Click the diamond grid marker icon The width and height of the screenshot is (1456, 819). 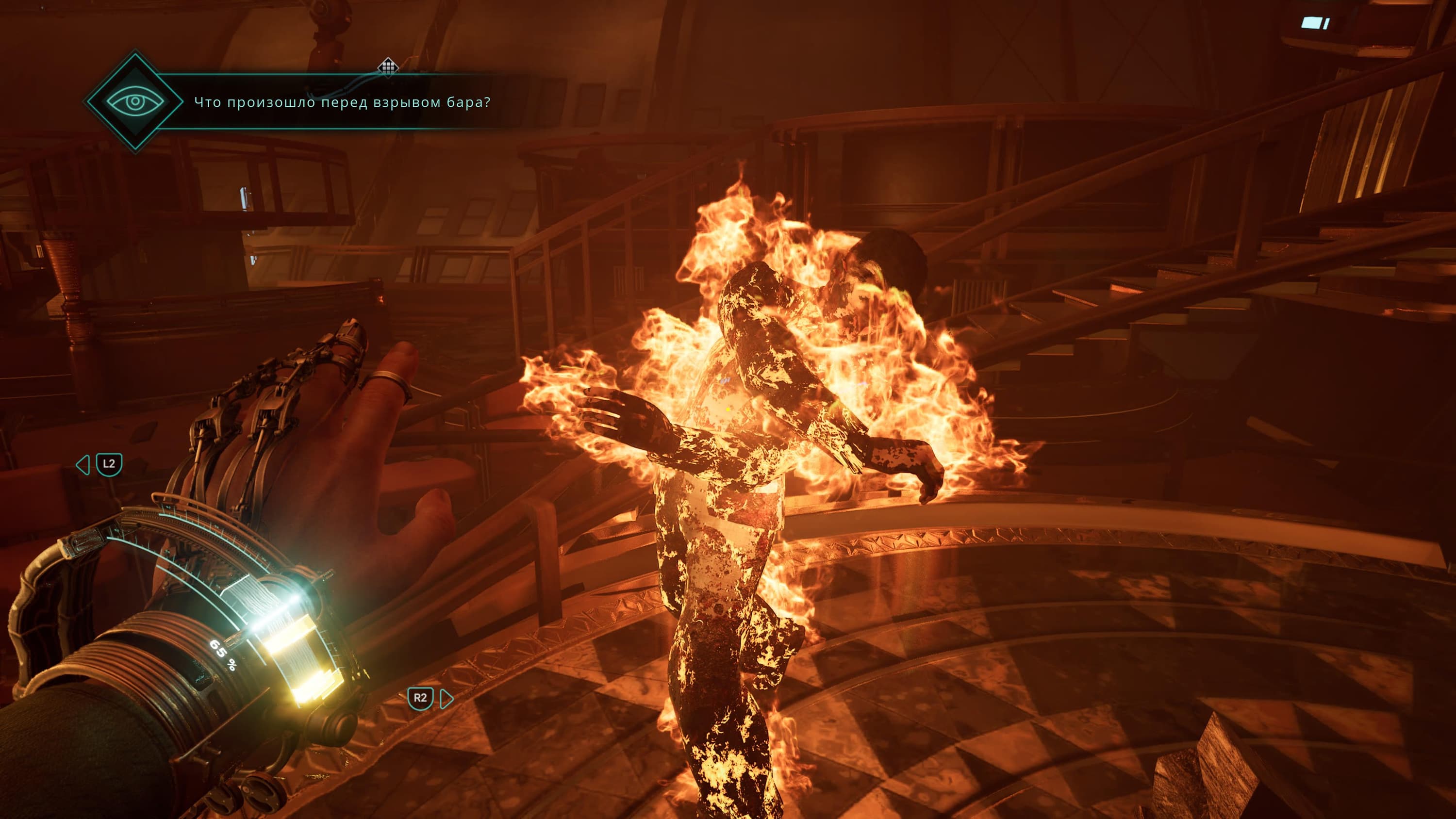[x=388, y=66]
